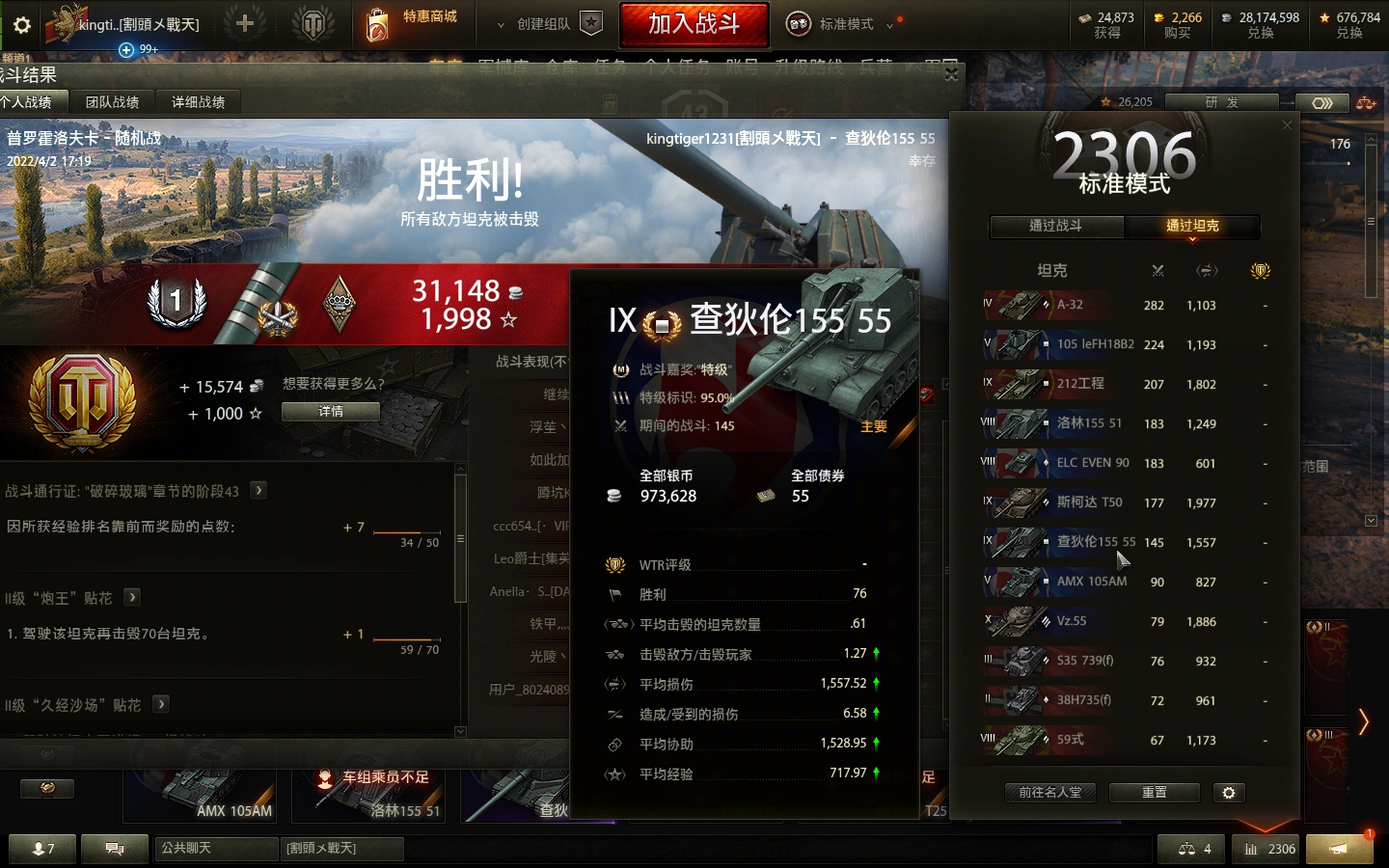Switch to the 详细战绩 tab
The height and width of the screenshot is (868, 1389).
pyautogui.click(x=199, y=102)
